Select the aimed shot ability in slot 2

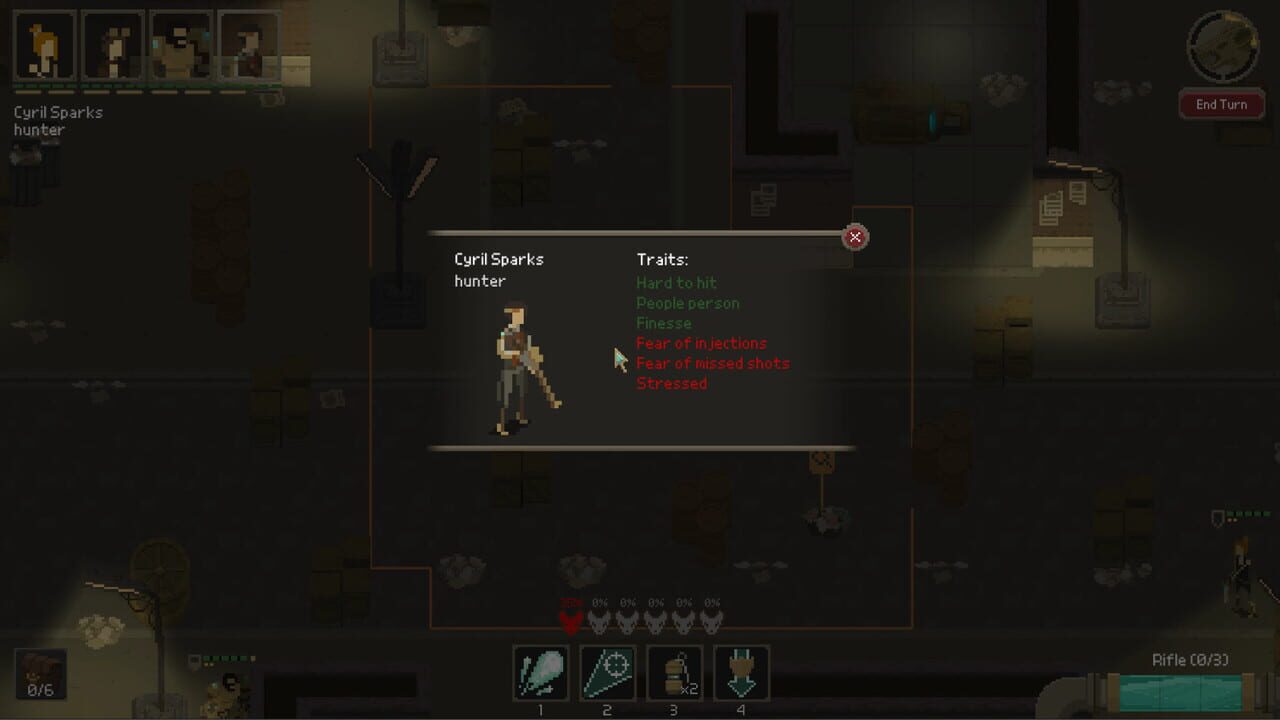(607, 674)
